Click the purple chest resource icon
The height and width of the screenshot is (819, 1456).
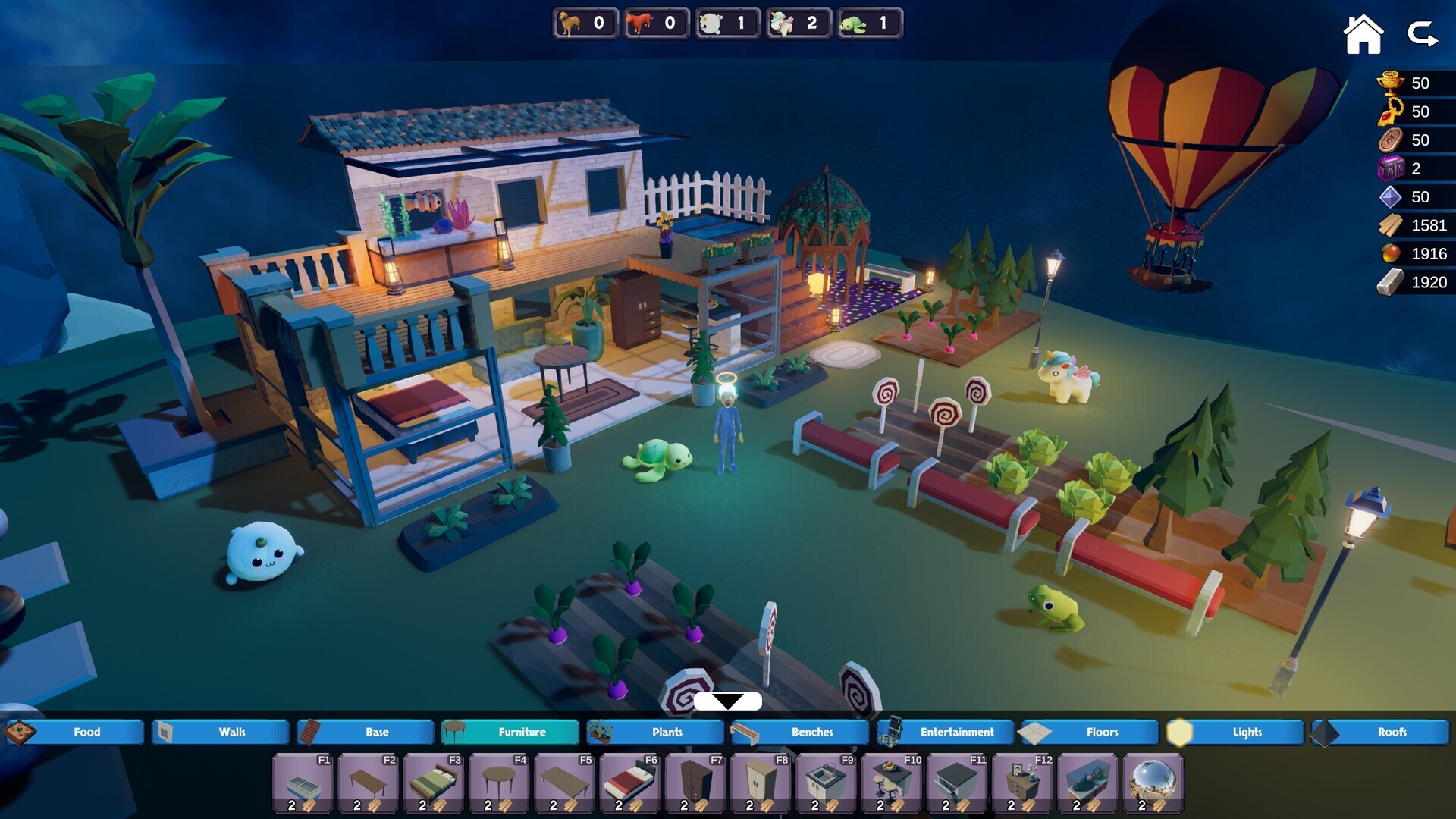click(1389, 169)
